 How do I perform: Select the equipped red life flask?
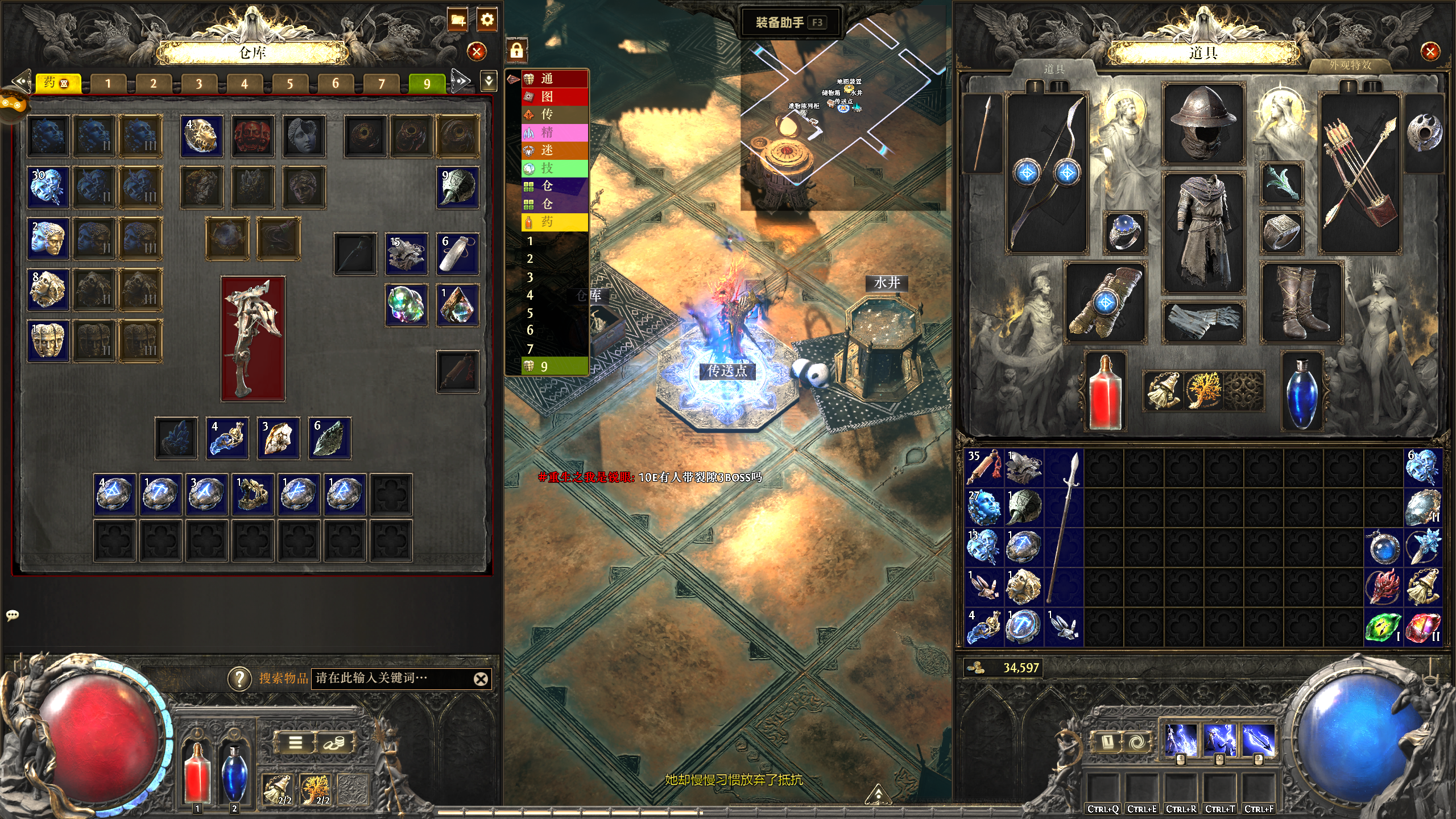point(1105,391)
